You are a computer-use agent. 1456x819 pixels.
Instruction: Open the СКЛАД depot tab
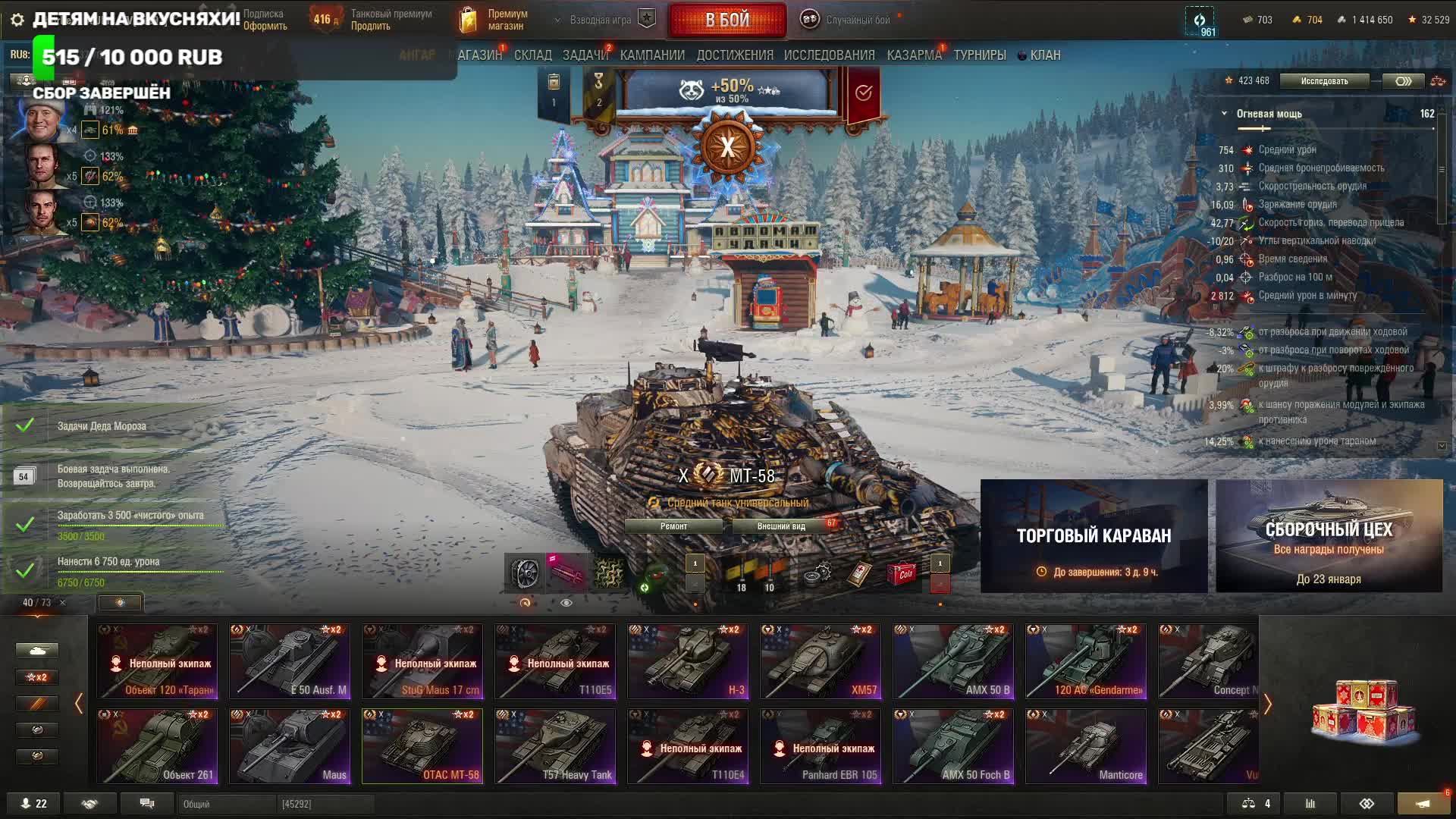(x=532, y=55)
